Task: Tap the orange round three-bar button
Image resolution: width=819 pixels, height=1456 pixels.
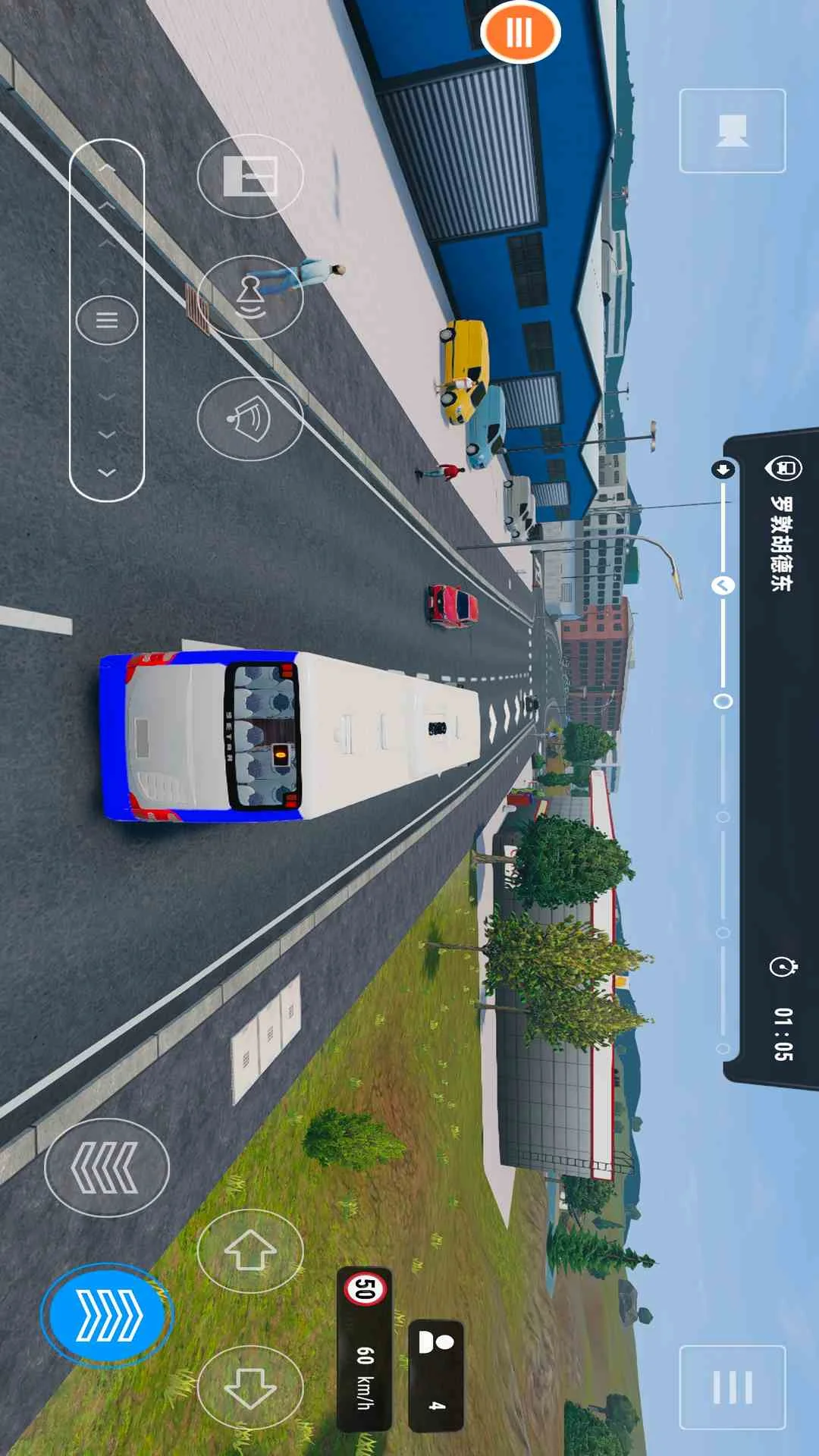Action: pyautogui.click(x=520, y=33)
